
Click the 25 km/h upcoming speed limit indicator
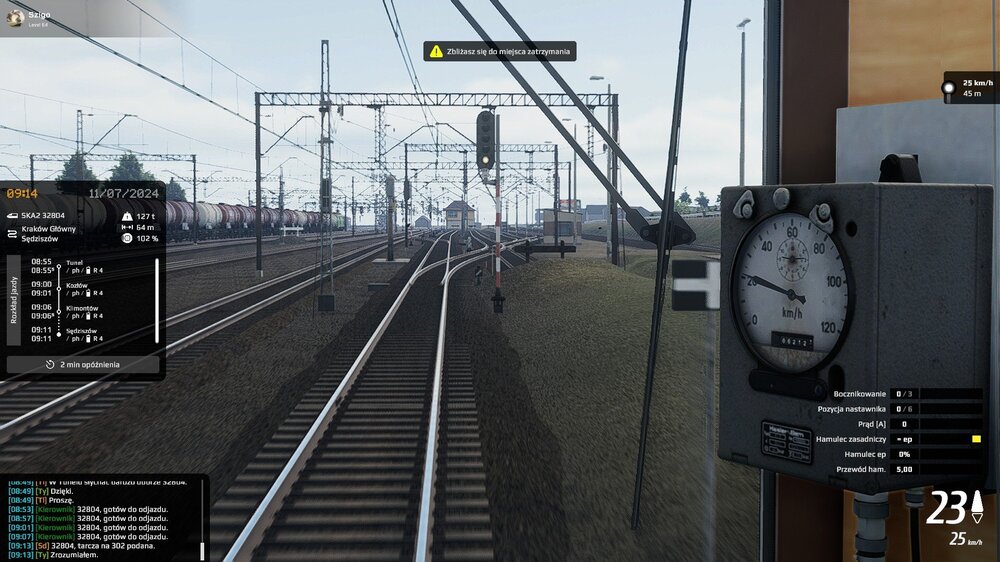971,88
